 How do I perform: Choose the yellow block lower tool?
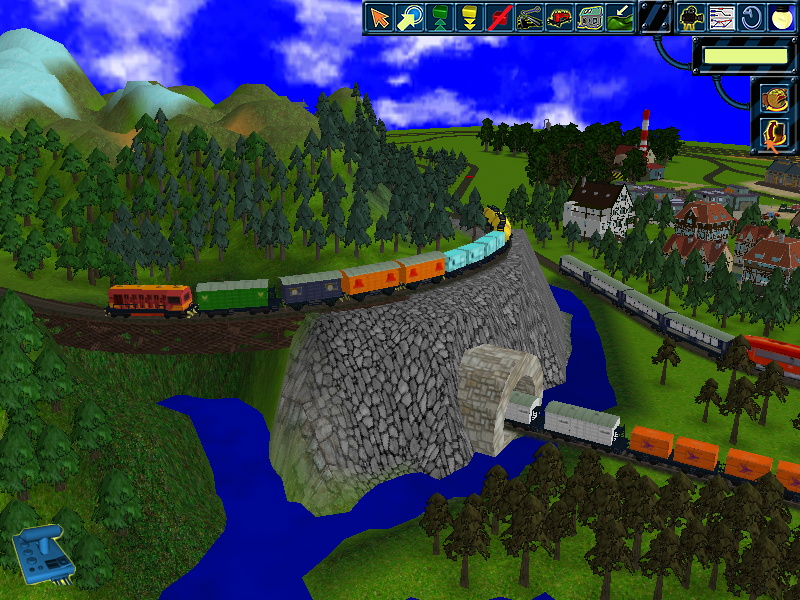[x=468, y=17]
